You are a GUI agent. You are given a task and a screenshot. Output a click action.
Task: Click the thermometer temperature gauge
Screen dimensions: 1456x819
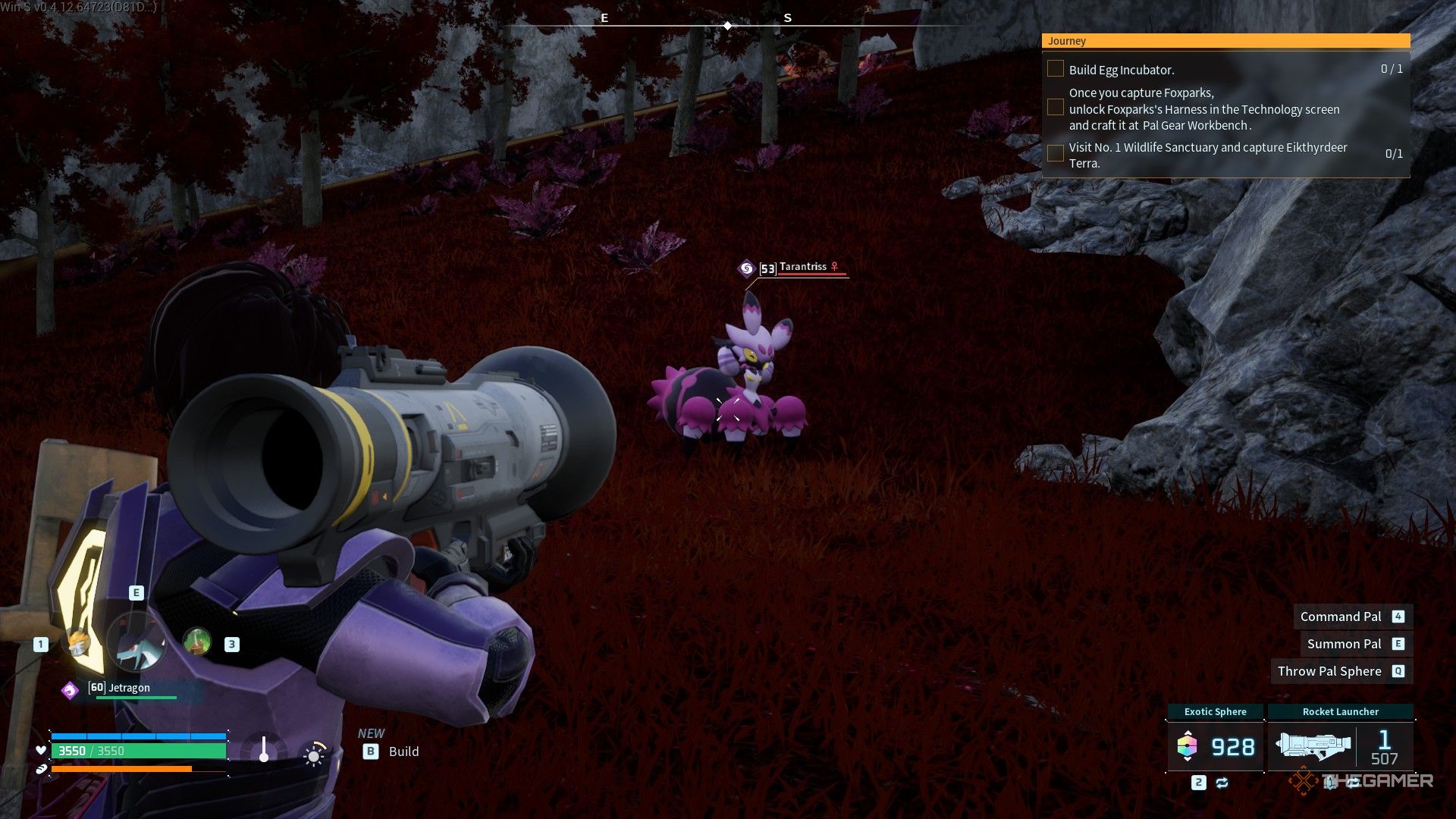click(264, 749)
